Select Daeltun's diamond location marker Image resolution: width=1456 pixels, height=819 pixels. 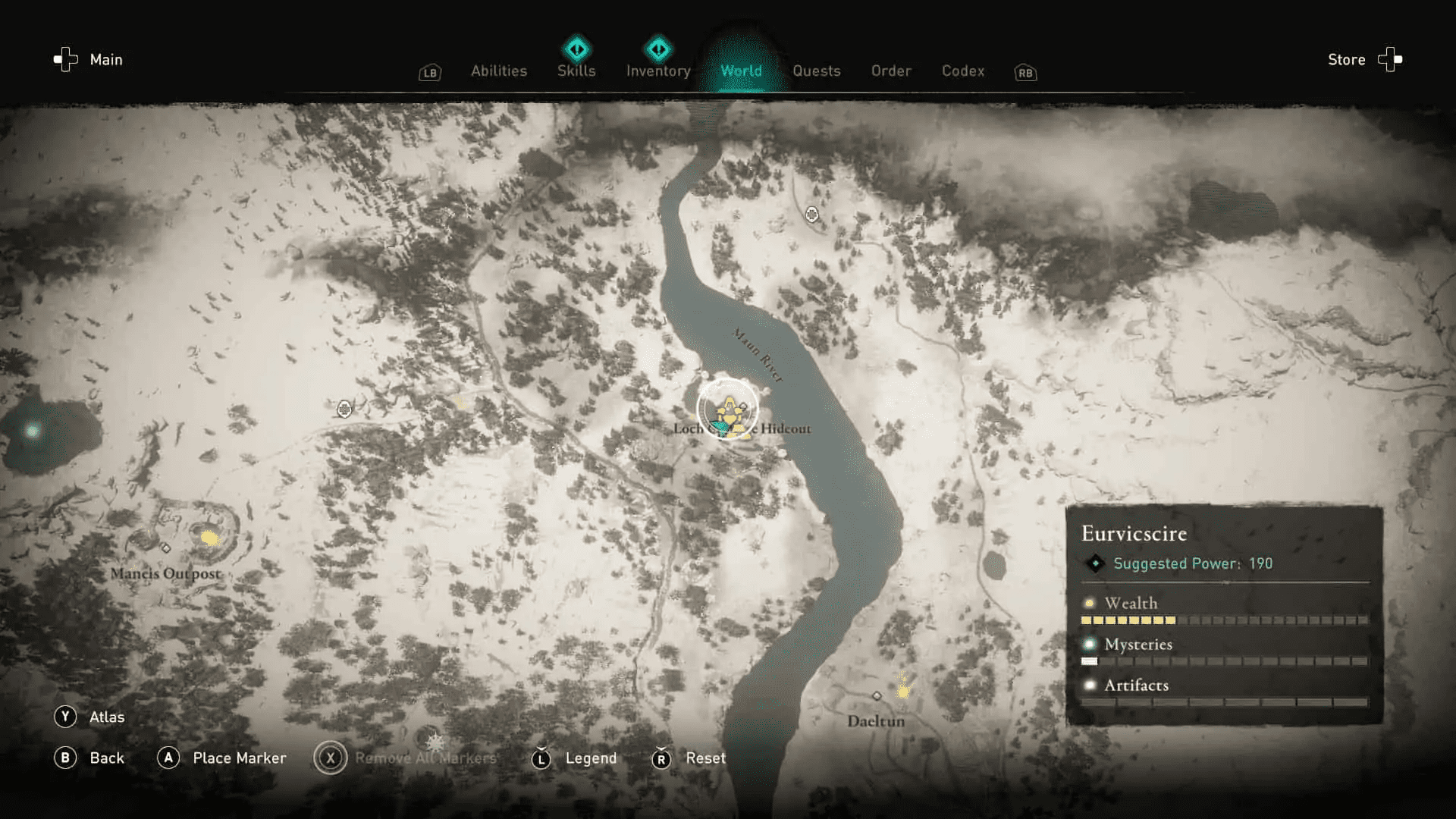(x=877, y=697)
